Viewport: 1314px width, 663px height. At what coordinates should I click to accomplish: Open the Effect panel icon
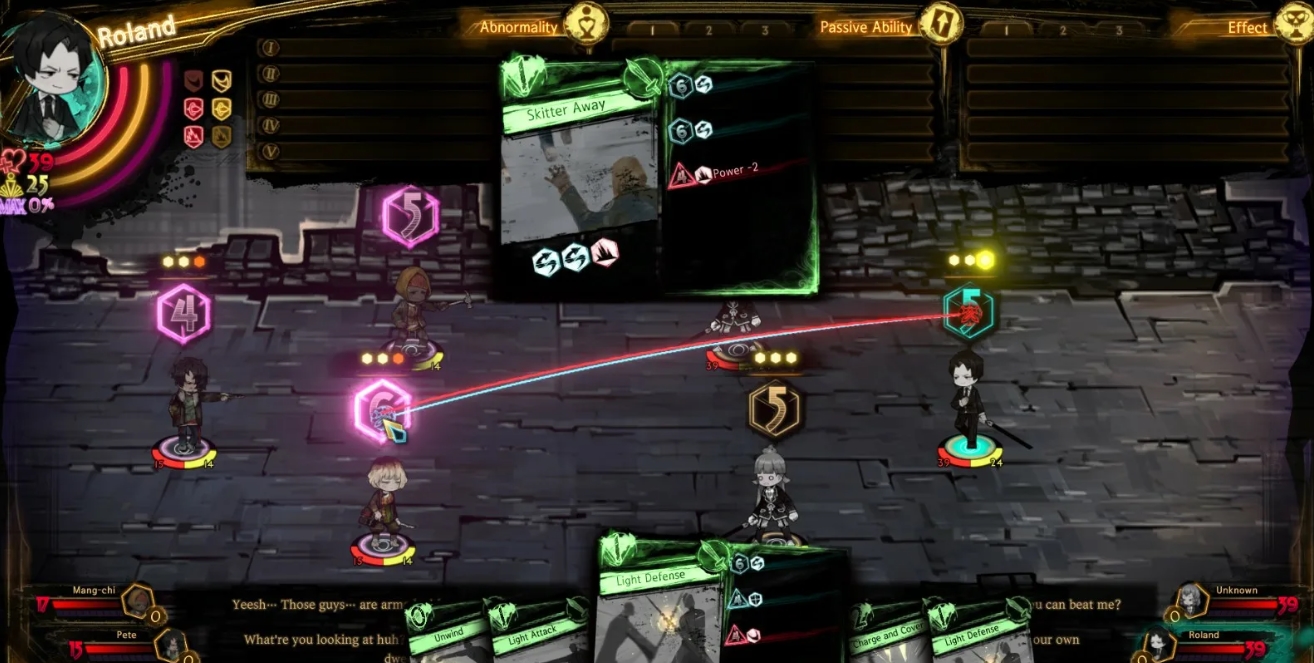(x=1294, y=24)
